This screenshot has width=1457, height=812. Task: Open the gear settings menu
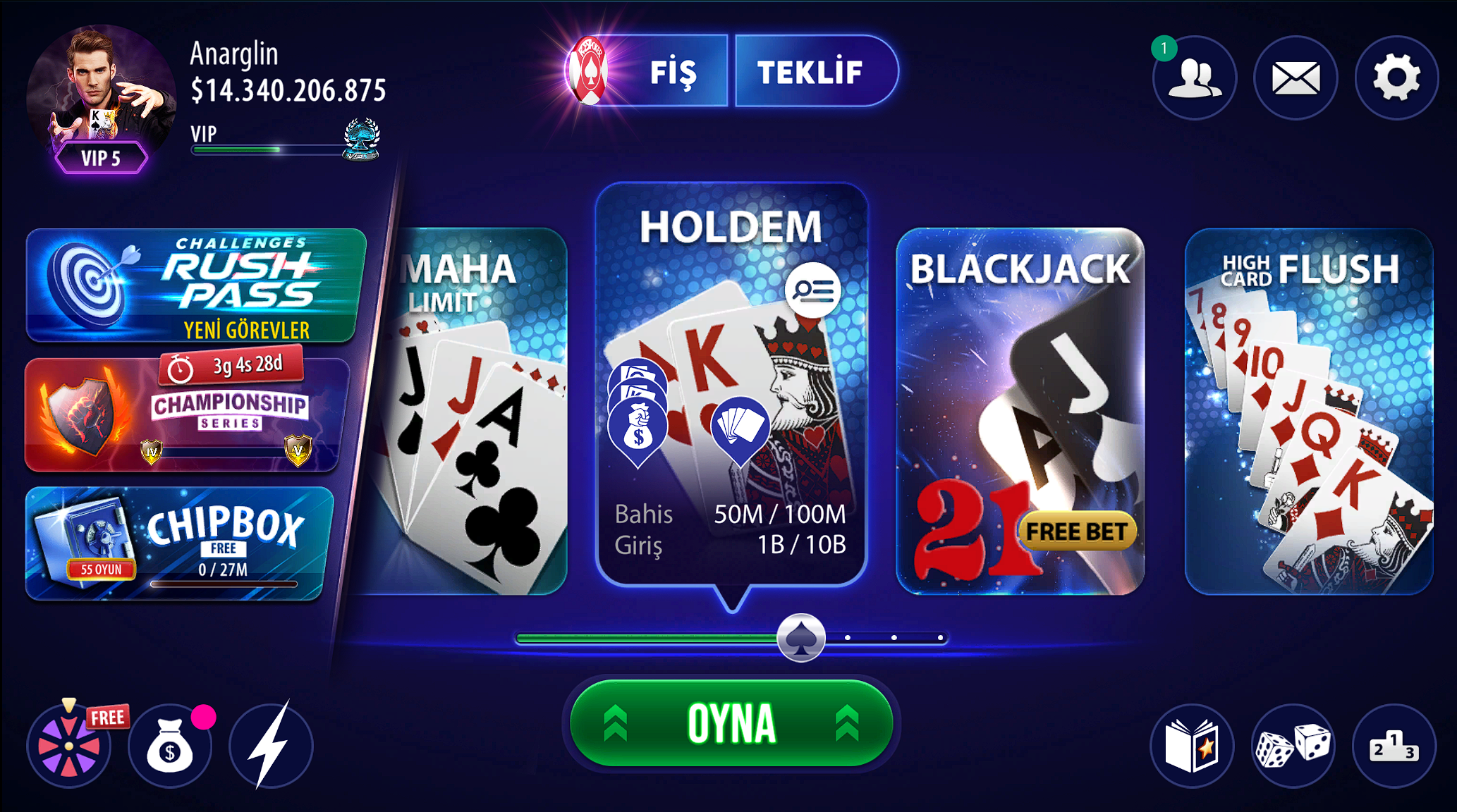click(1396, 78)
